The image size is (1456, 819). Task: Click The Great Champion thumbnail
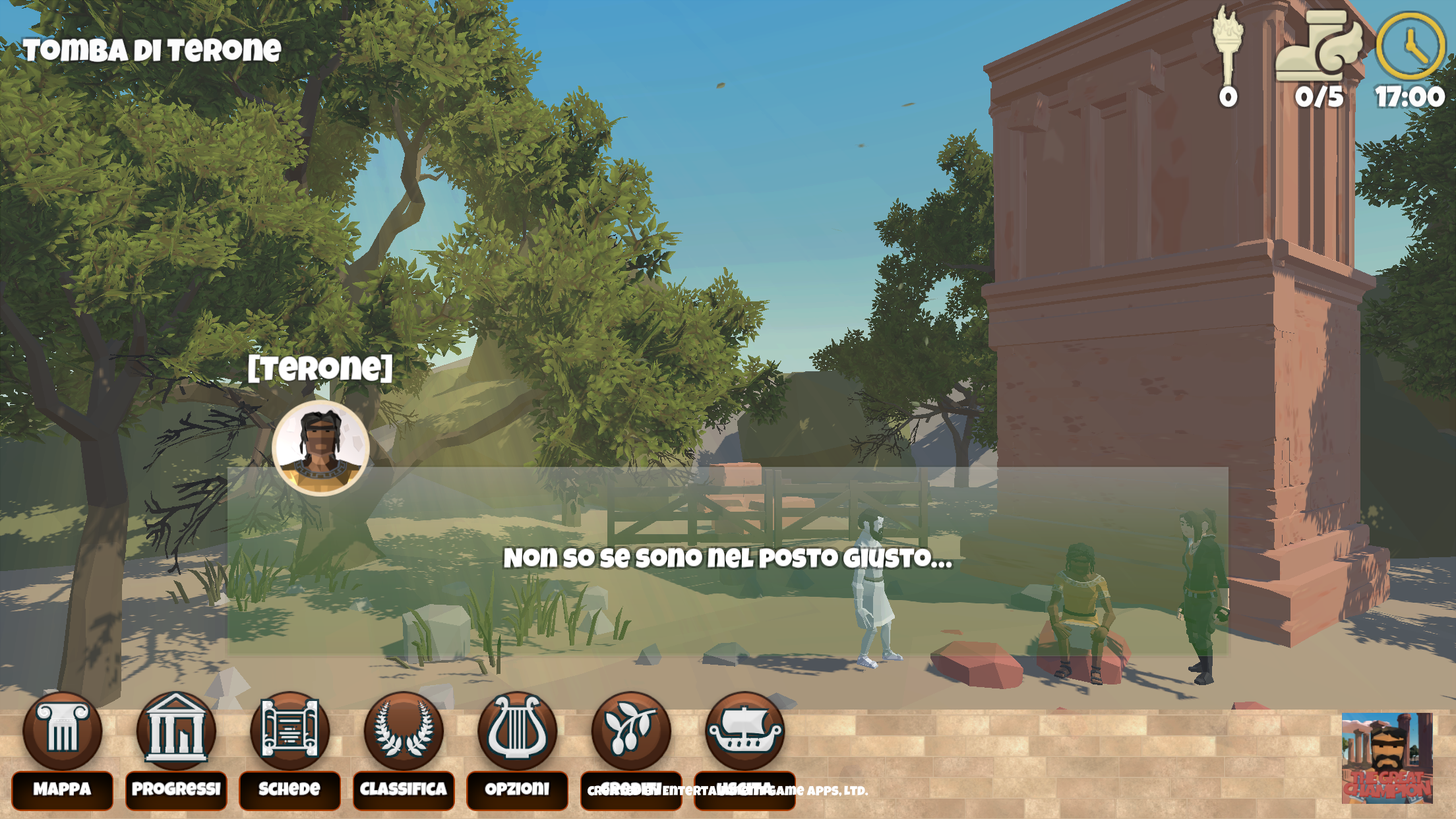tap(1387, 758)
